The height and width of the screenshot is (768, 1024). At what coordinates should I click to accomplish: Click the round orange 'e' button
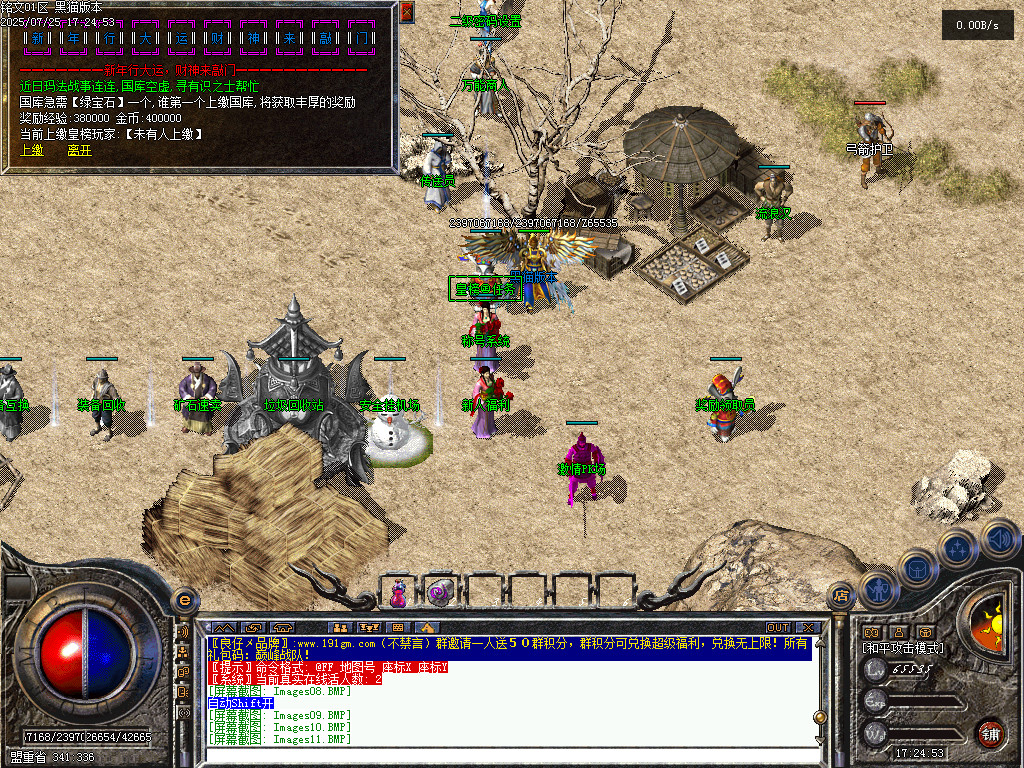184,600
